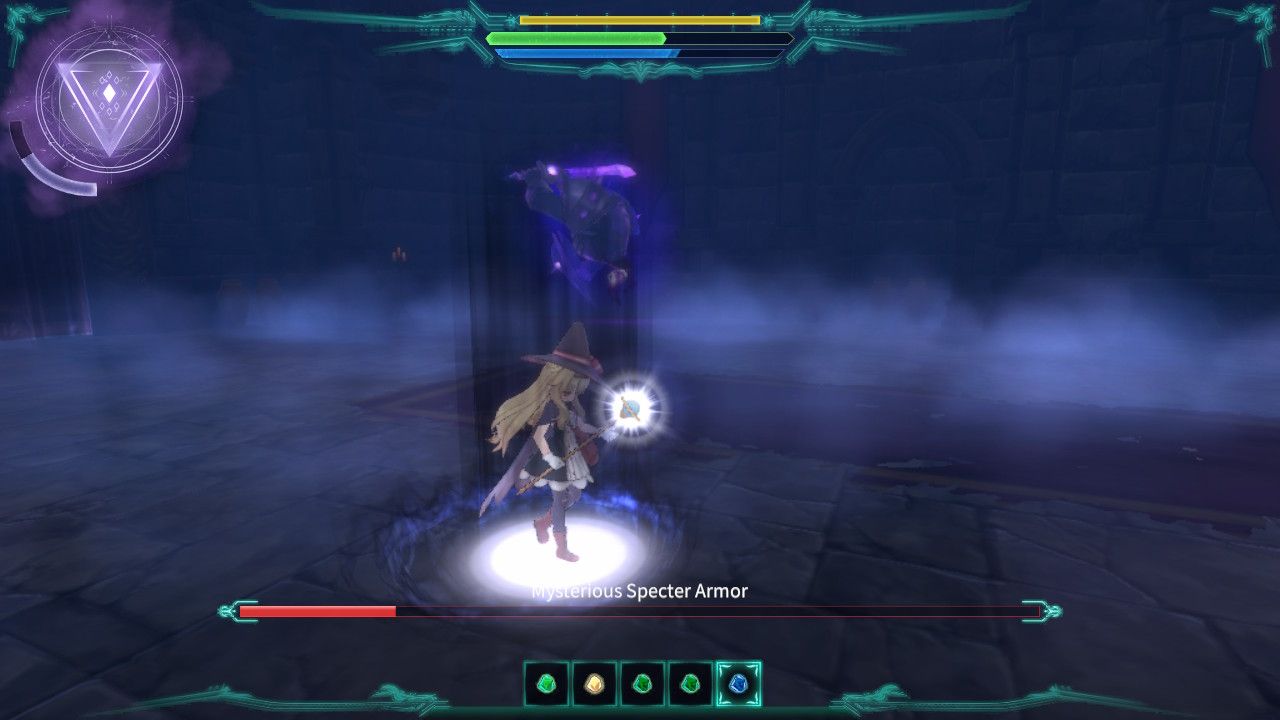Click the glowing wand pickup item
The image size is (1280, 720).
pos(630,406)
